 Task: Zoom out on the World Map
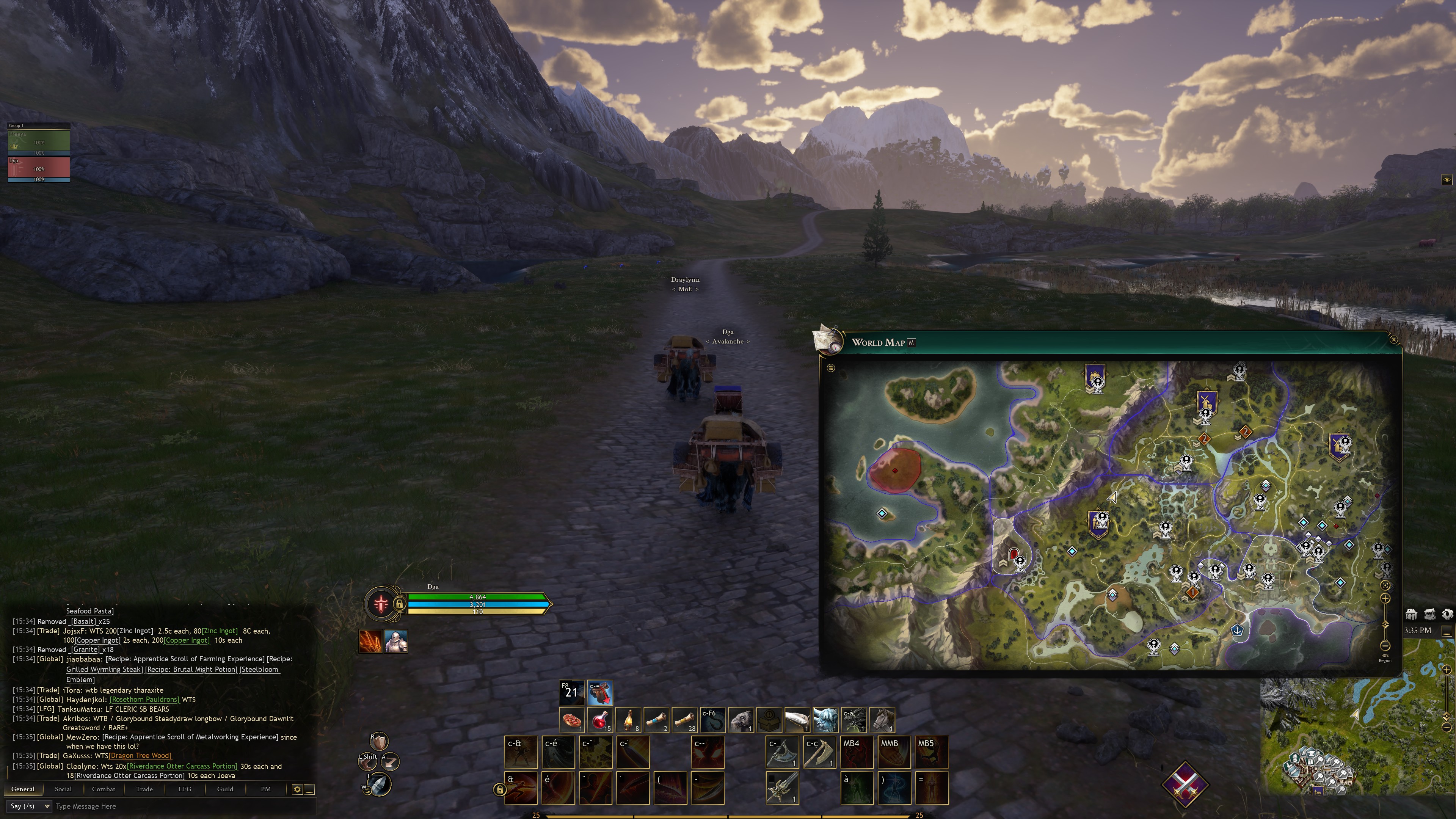[x=1385, y=645]
